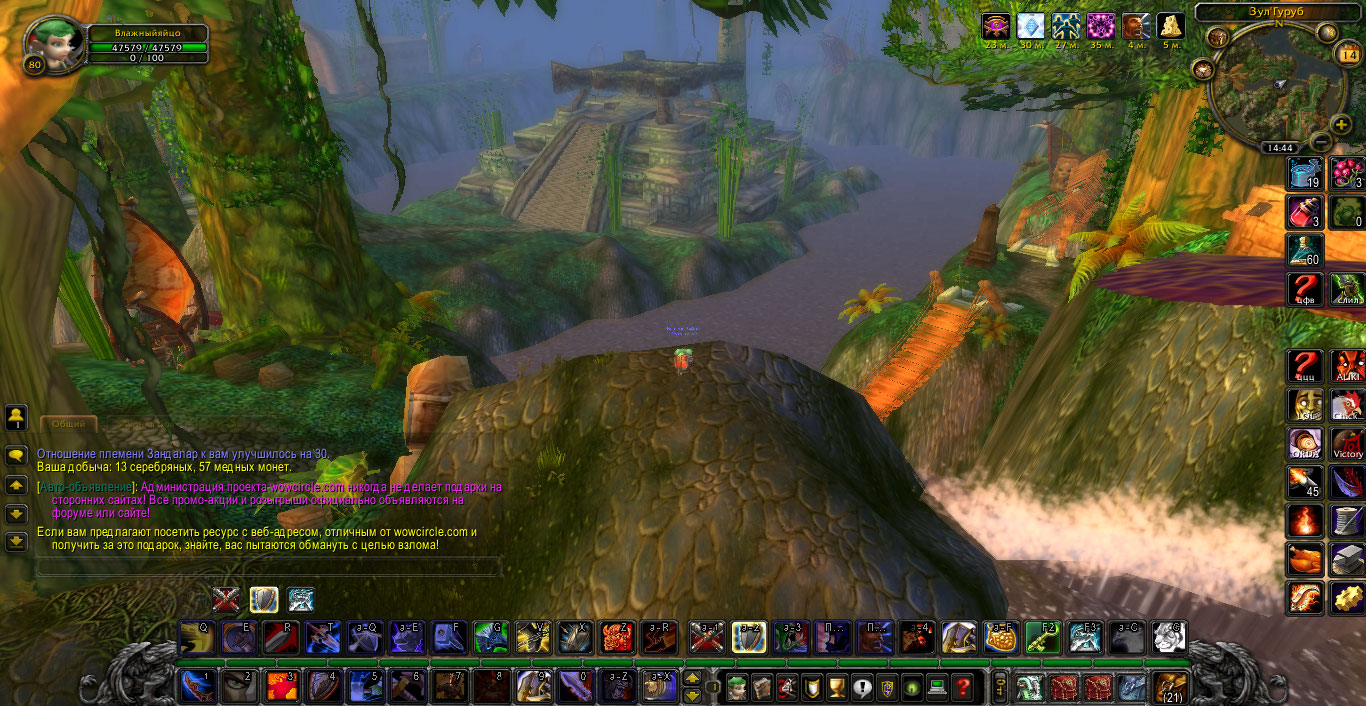Open the red question mark help button
The width and height of the screenshot is (1366, 706).
pyautogui.click(x=962, y=687)
